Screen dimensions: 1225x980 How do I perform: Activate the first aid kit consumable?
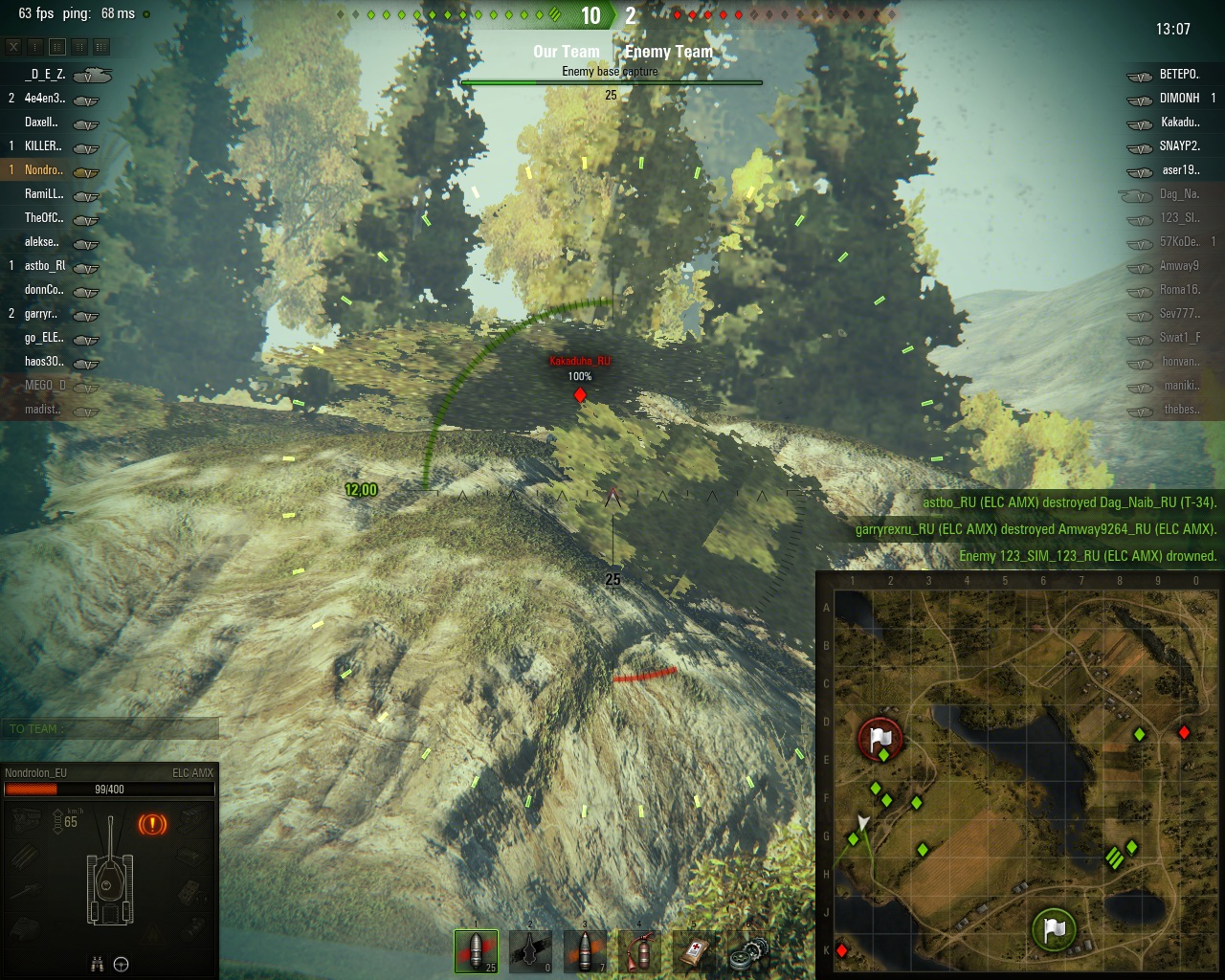click(694, 950)
